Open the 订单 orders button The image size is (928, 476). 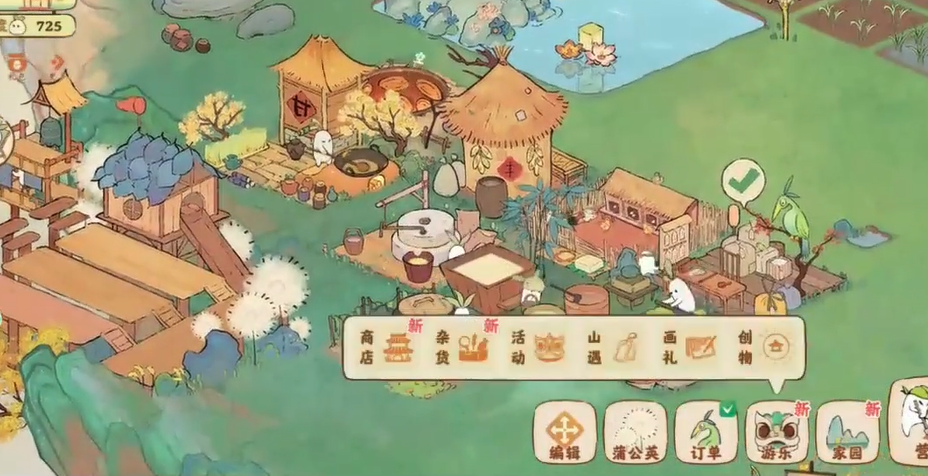[706, 432]
